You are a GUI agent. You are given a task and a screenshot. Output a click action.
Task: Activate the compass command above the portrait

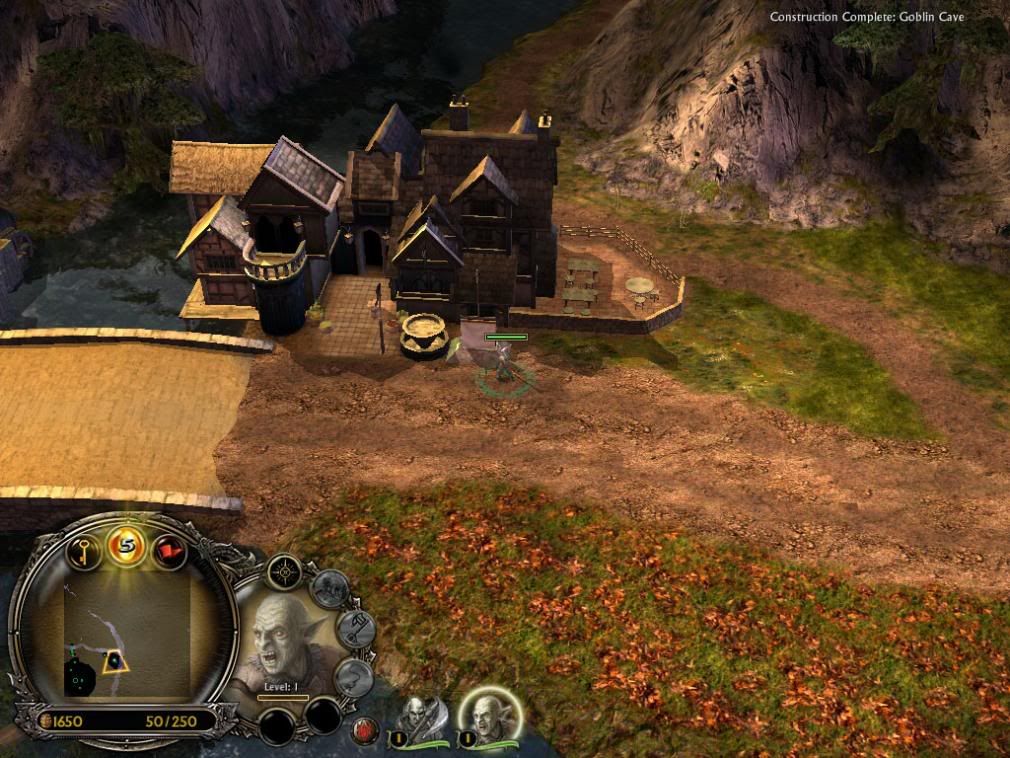click(x=286, y=573)
